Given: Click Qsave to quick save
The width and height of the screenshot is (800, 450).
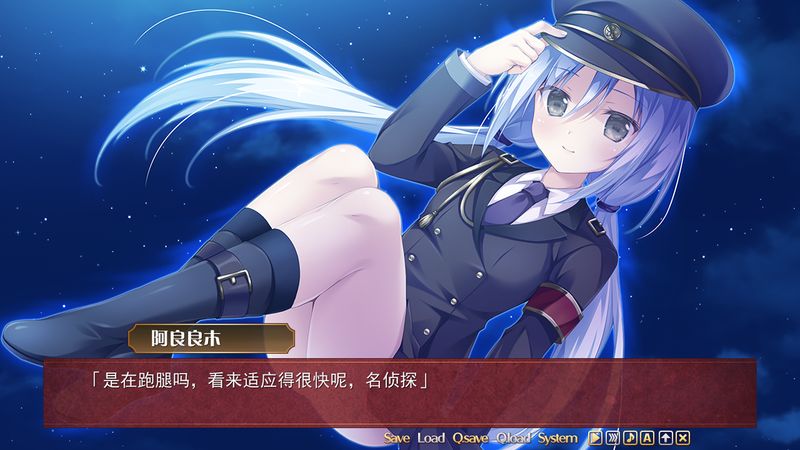Looking at the screenshot, I should tap(469, 438).
